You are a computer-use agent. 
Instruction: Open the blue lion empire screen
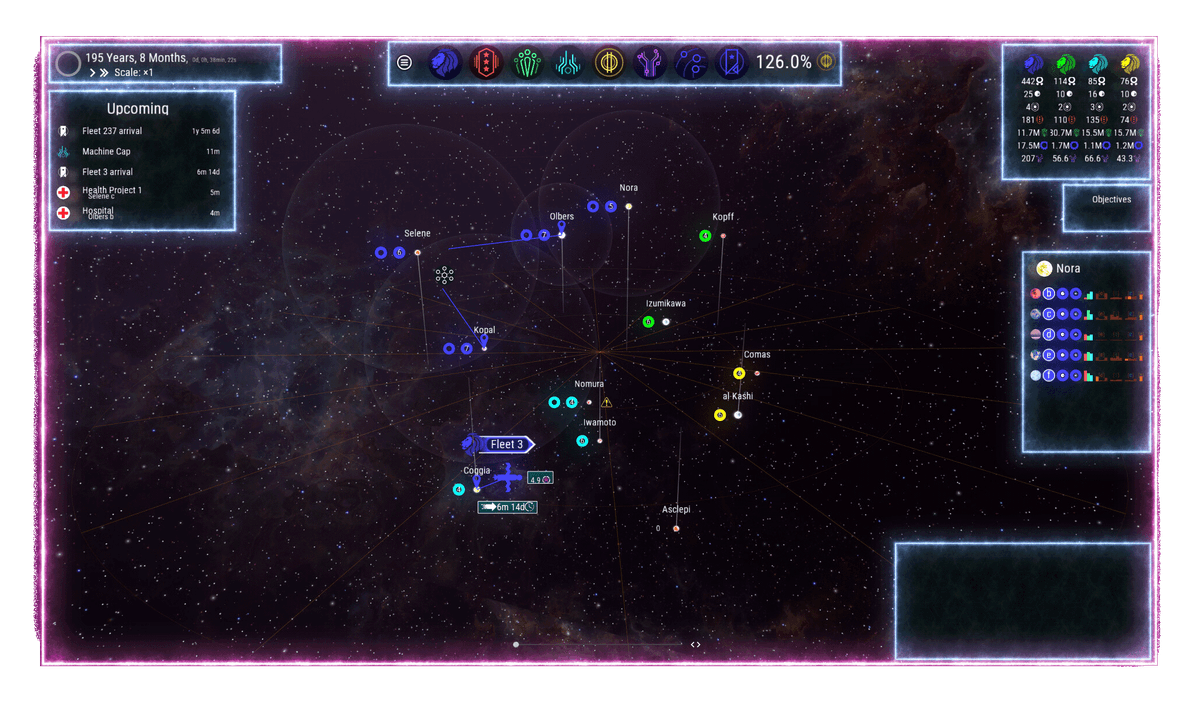coord(445,63)
